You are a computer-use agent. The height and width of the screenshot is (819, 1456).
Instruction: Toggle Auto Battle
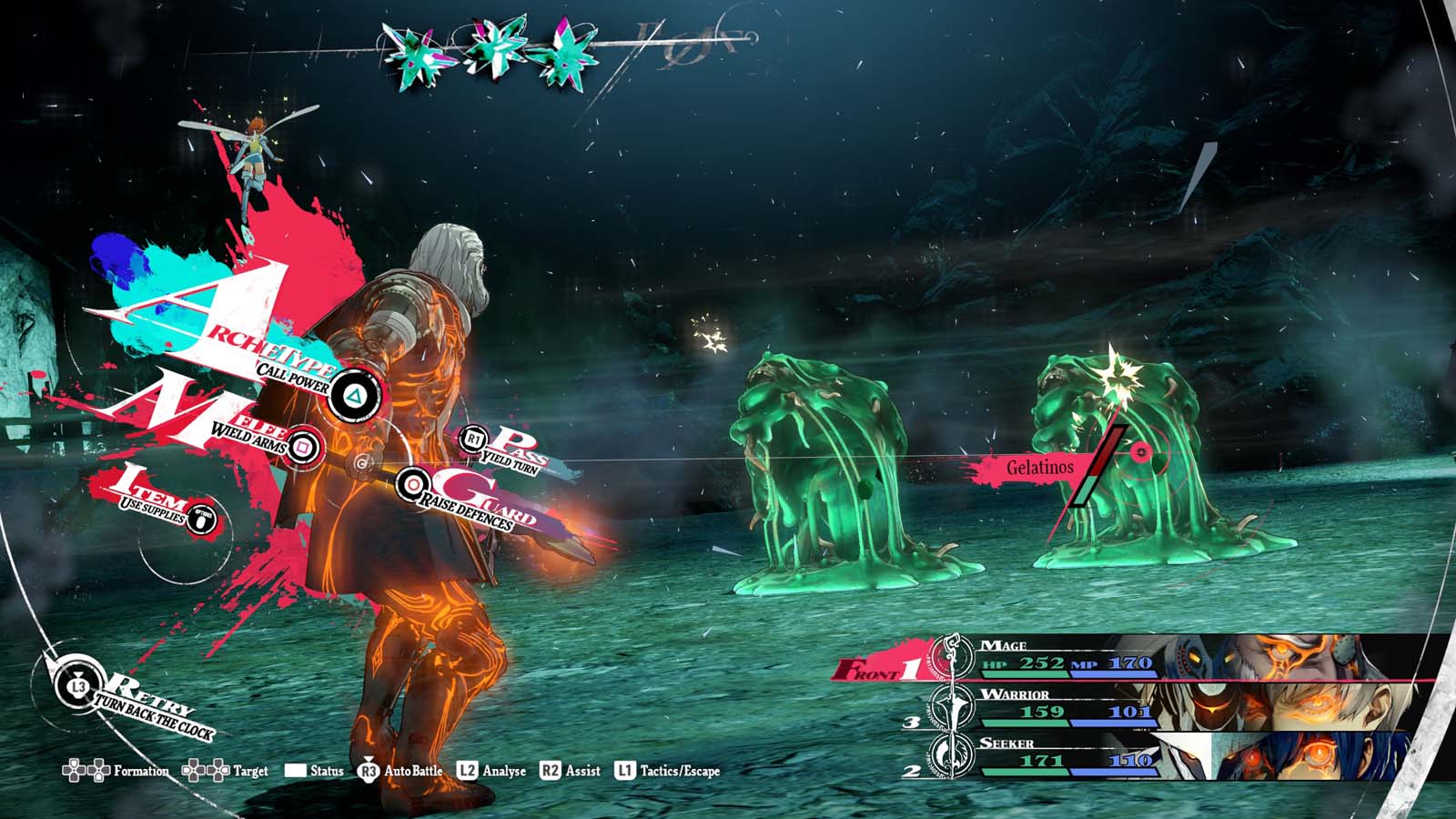[x=399, y=771]
